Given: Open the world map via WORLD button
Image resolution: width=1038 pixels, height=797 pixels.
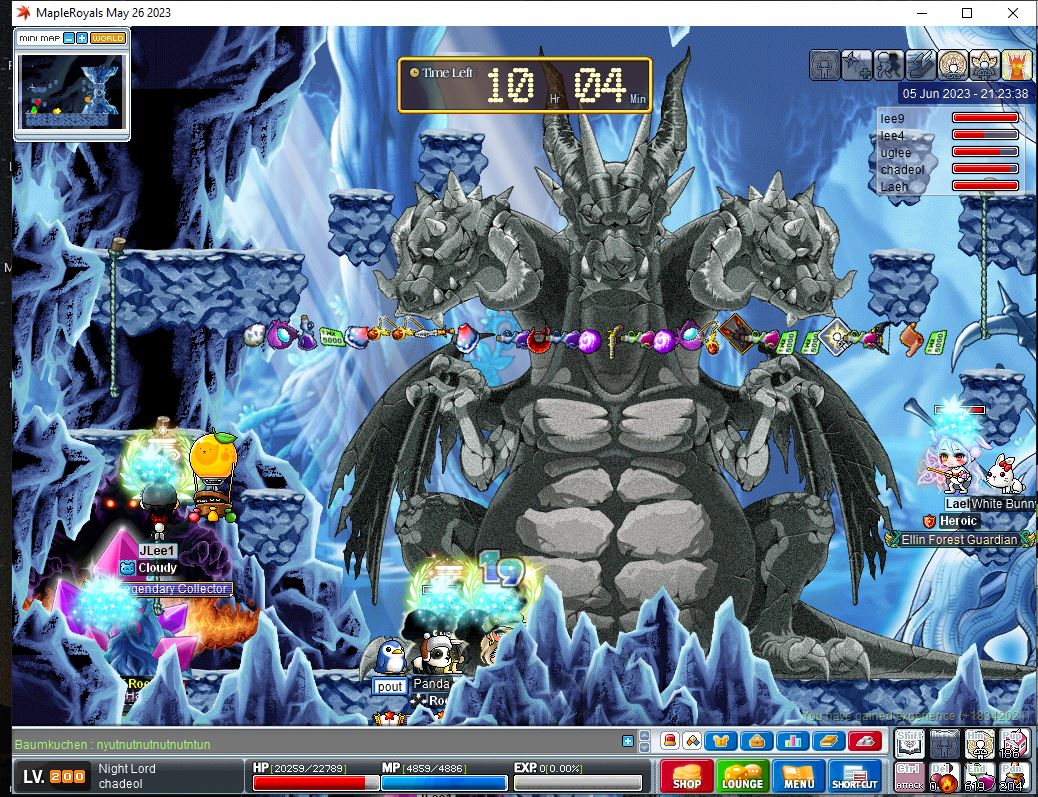Looking at the screenshot, I should tap(108, 38).
